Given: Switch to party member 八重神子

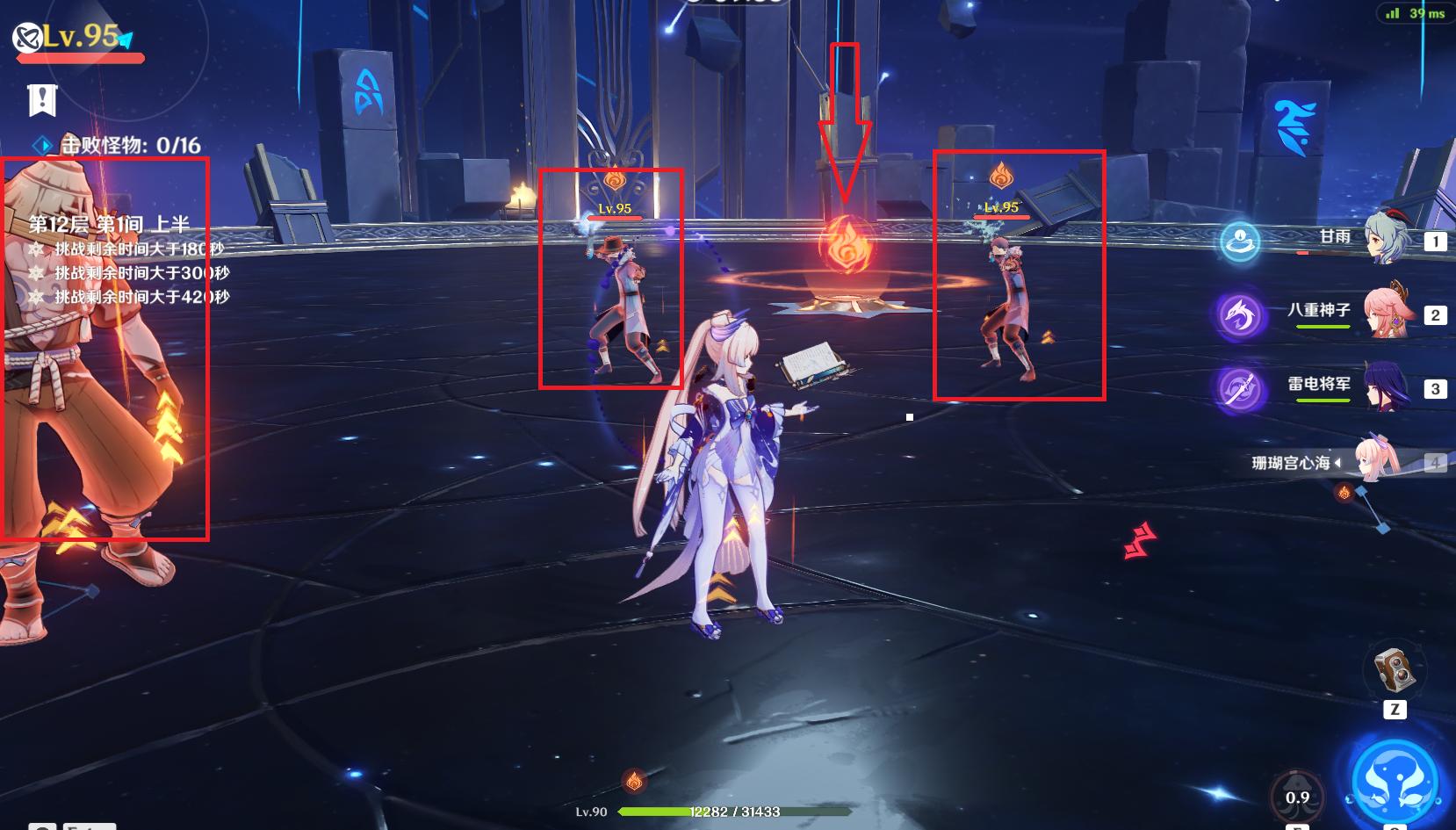Looking at the screenshot, I should (x=1386, y=312).
